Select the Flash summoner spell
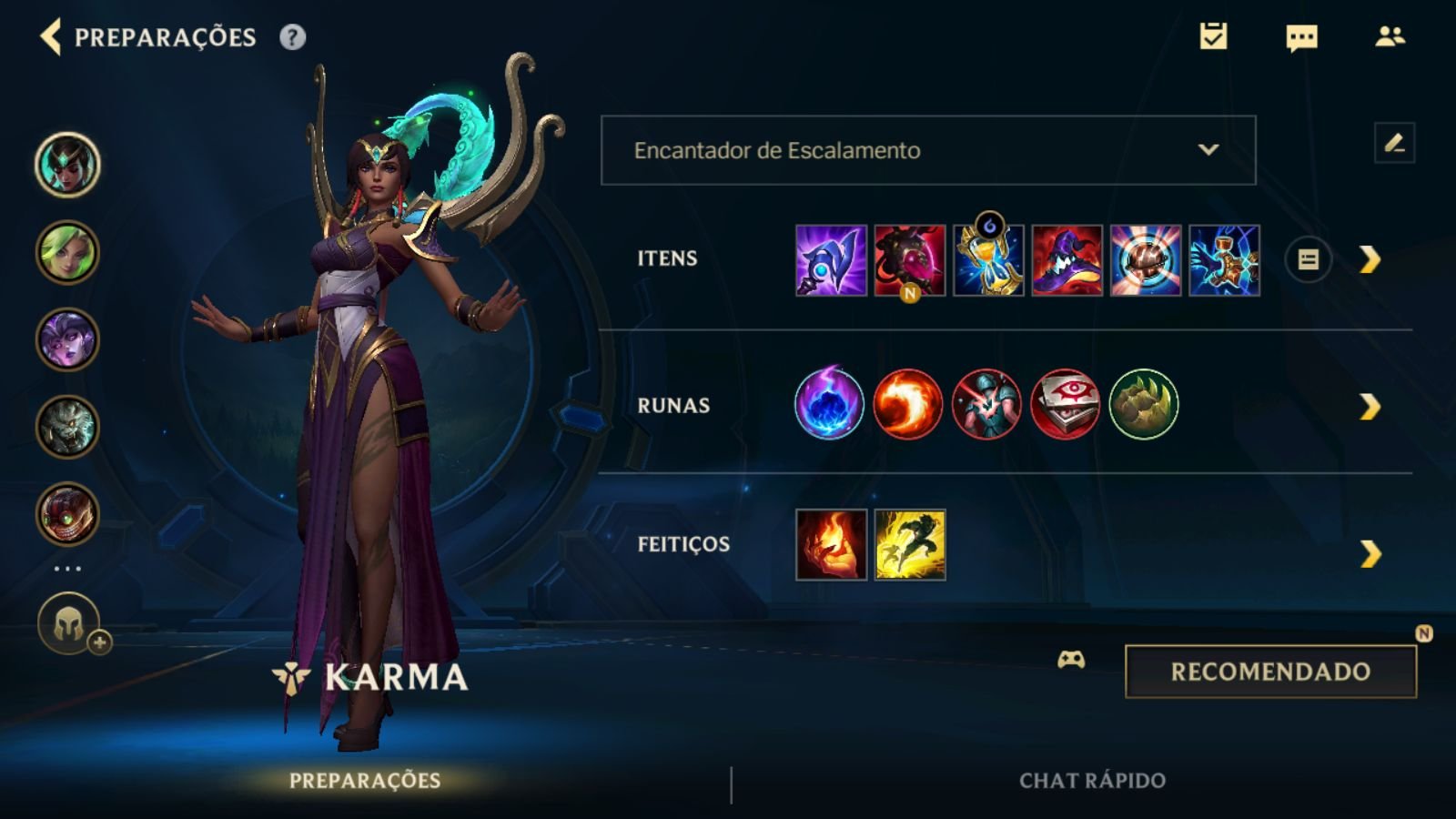The image size is (1456, 819). pos(910,544)
